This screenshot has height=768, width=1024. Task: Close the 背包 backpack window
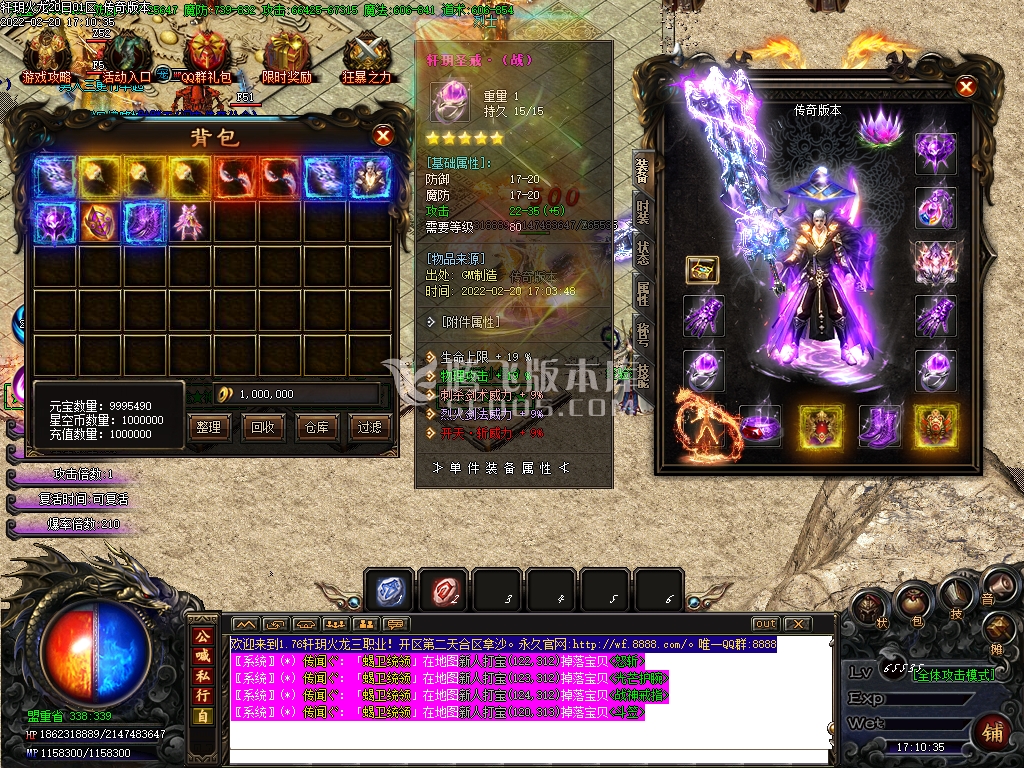[383, 135]
